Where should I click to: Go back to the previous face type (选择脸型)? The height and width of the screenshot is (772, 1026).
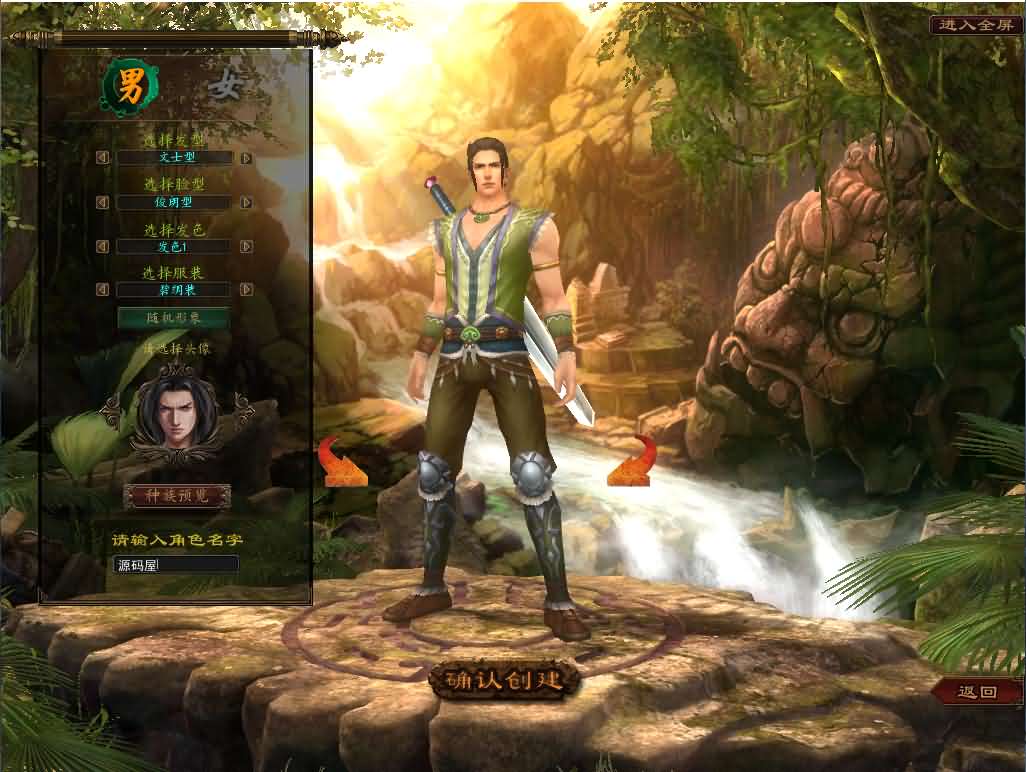pyautogui.click(x=102, y=202)
